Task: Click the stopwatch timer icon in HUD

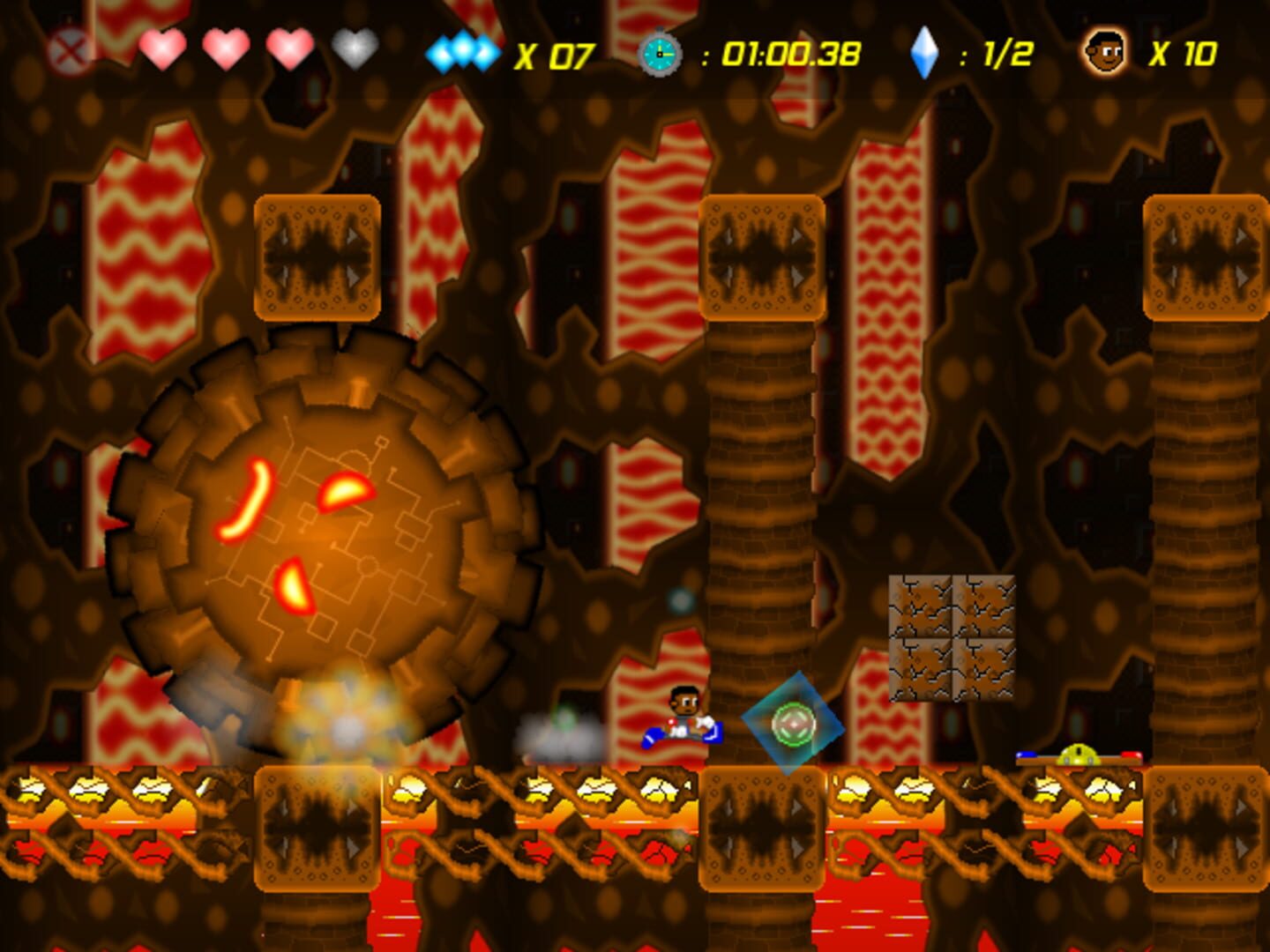Action: [657, 53]
